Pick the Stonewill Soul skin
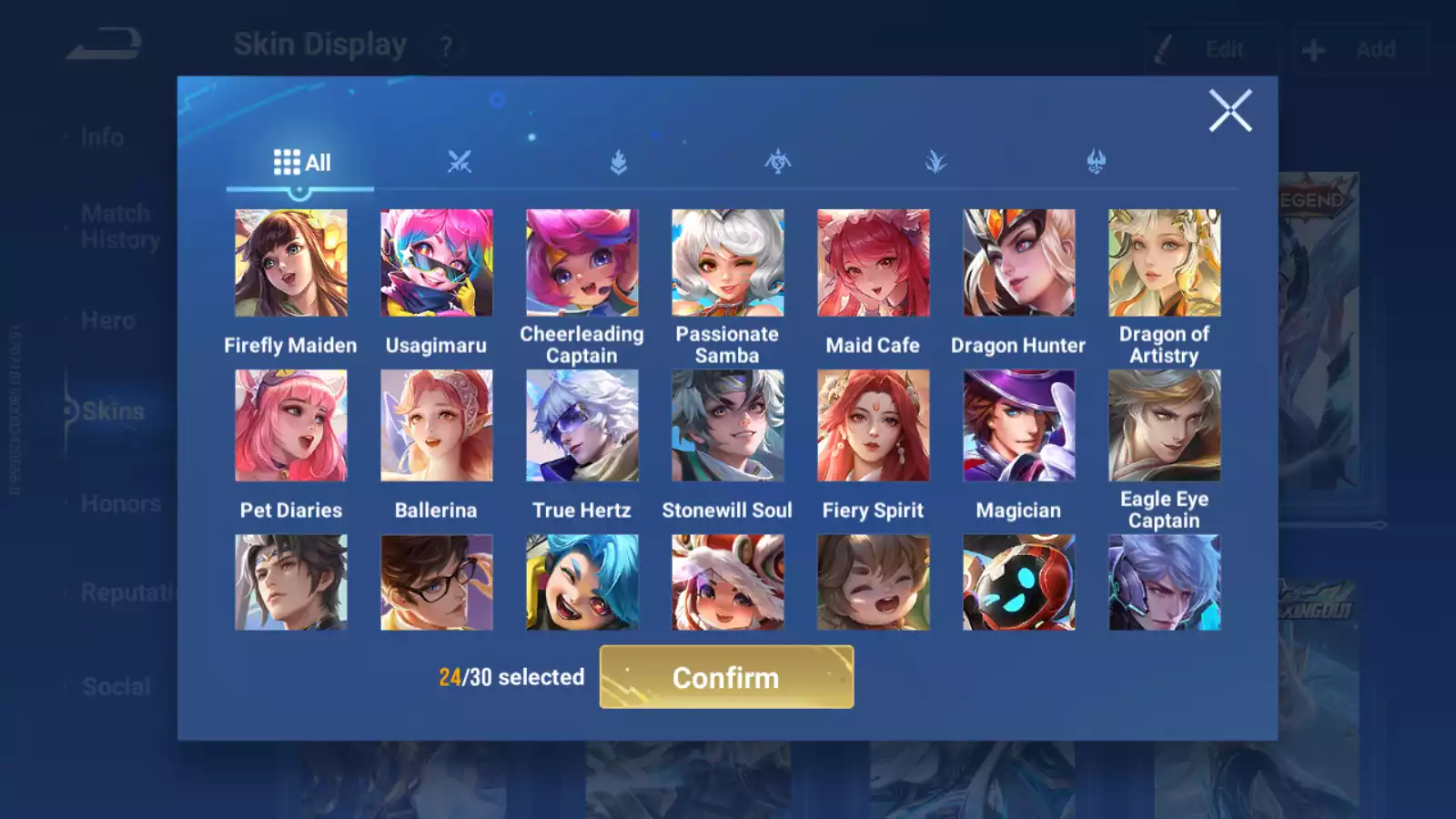The height and width of the screenshot is (819, 1456). [x=727, y=425]
